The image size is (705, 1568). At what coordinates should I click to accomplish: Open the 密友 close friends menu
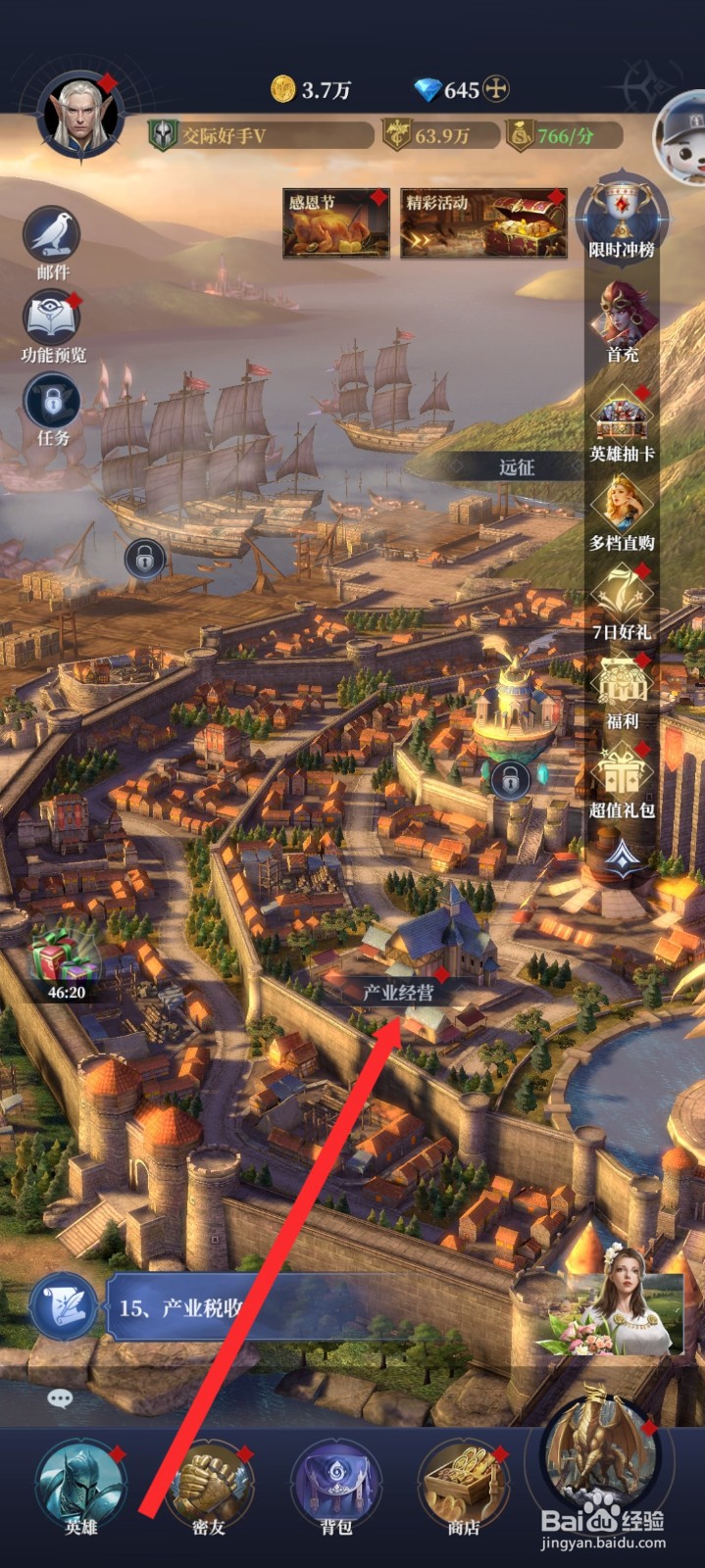point(209,1487)
